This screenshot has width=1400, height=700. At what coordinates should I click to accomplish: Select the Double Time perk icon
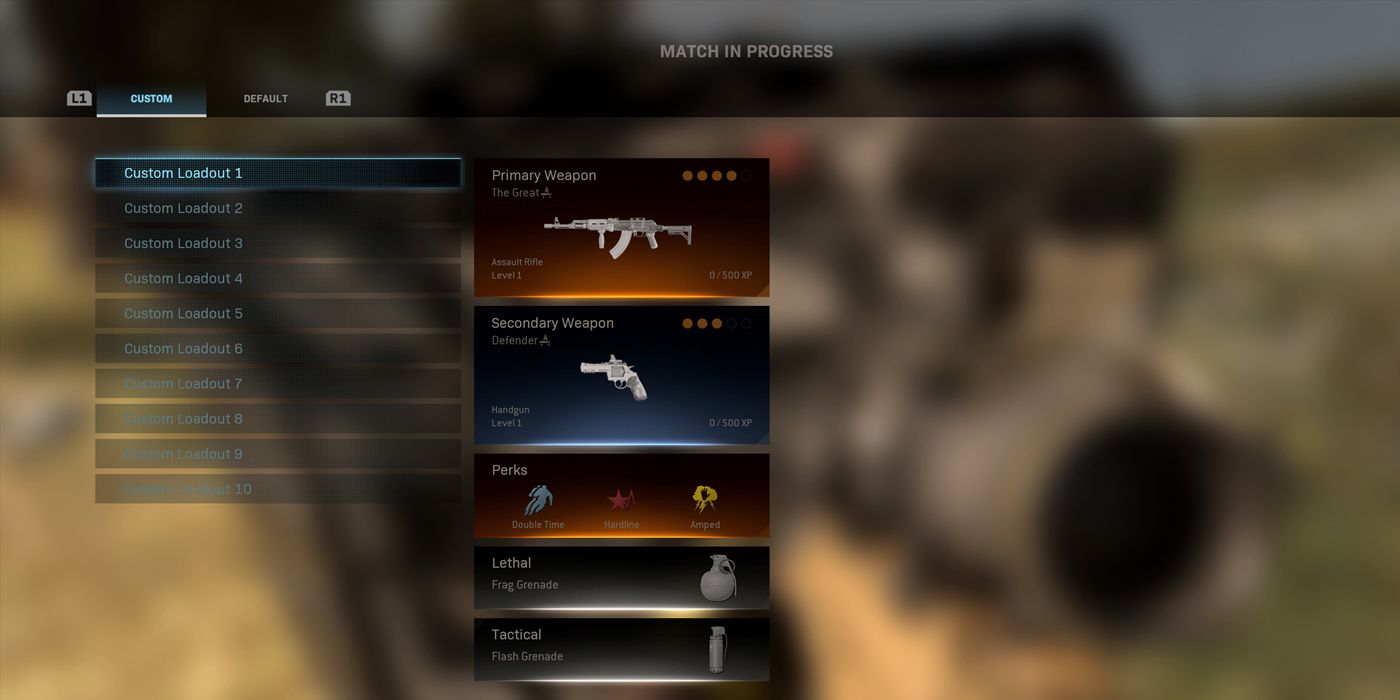coord(538,501)
